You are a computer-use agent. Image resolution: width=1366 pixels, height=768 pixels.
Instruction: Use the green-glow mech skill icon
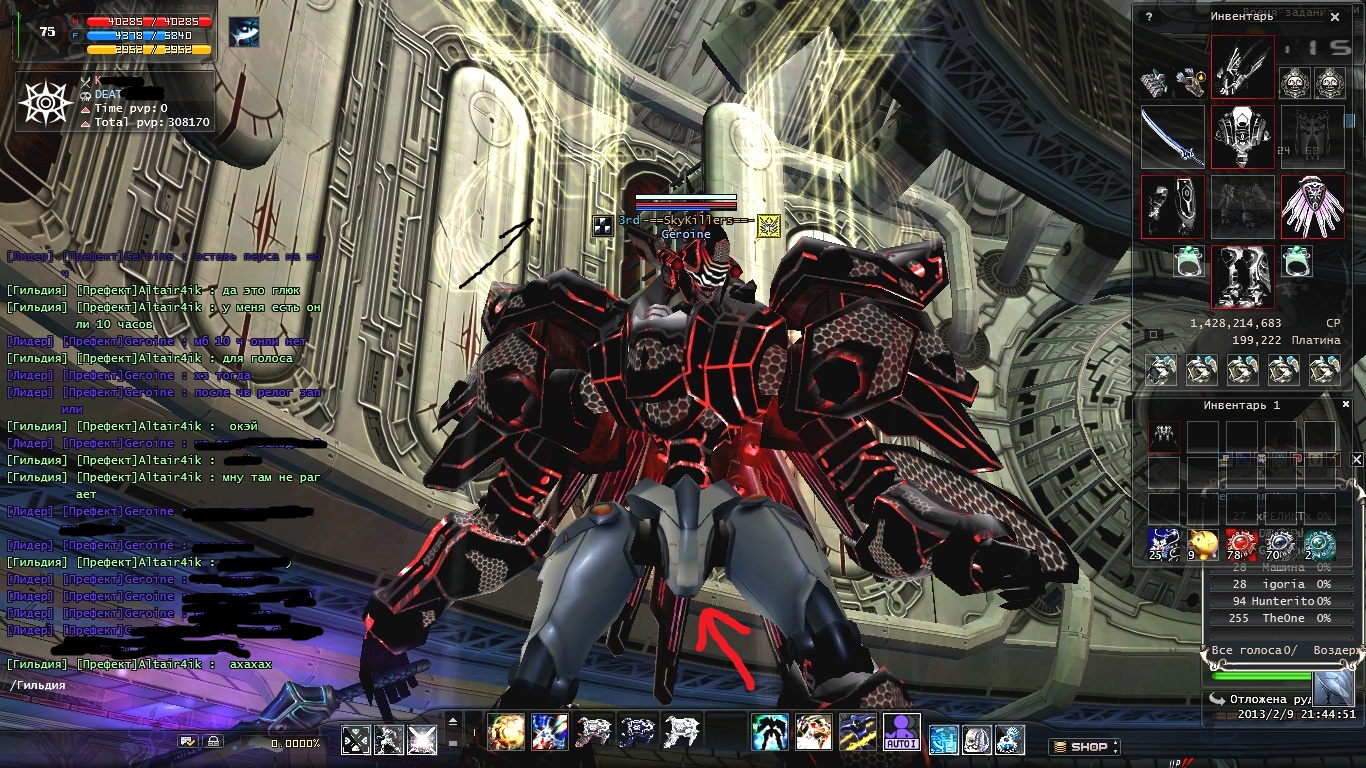tap(770, 732)
